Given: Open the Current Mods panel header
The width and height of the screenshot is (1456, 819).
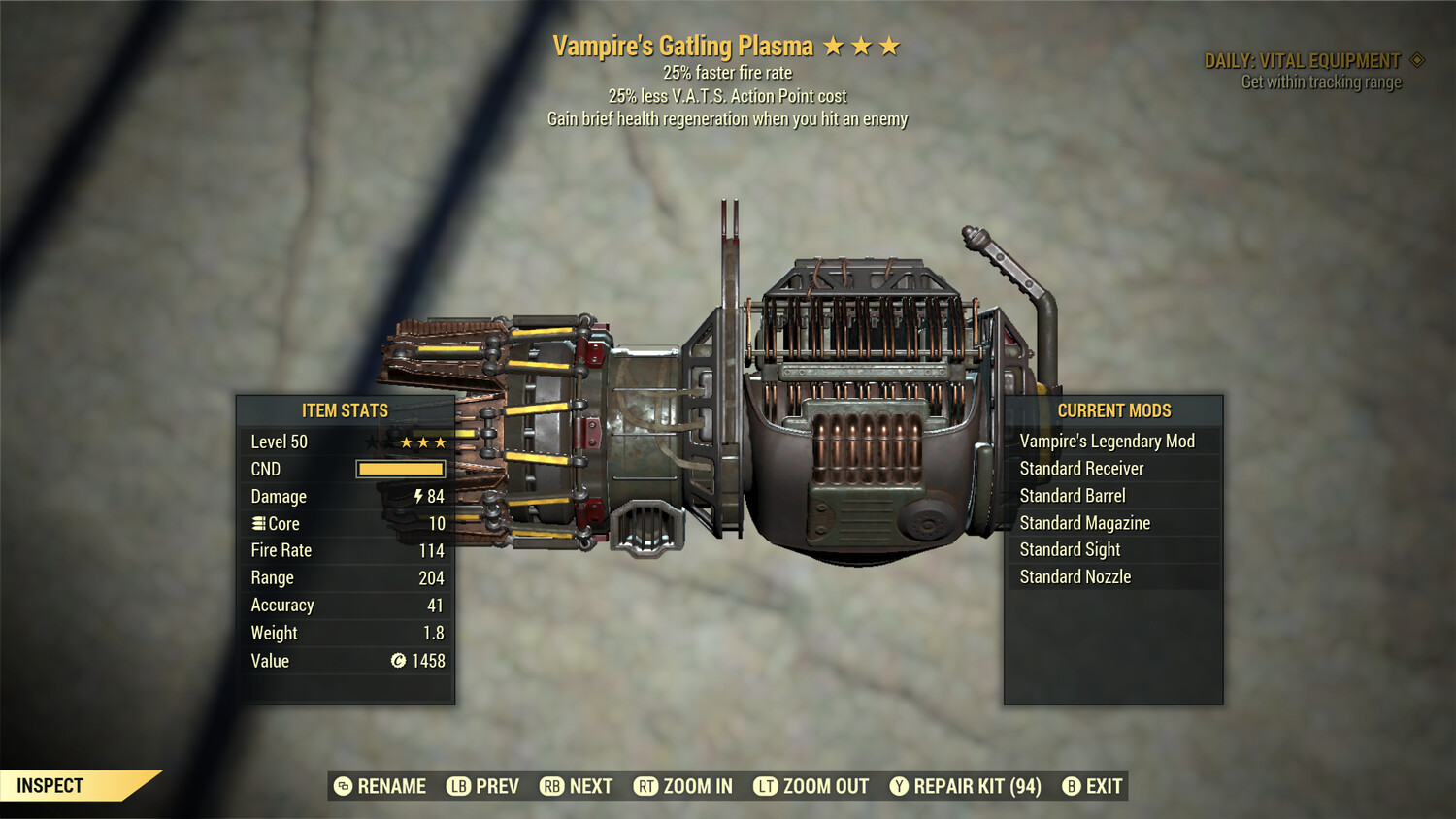Looking at the screenshot, I should tap(1113, 410).
